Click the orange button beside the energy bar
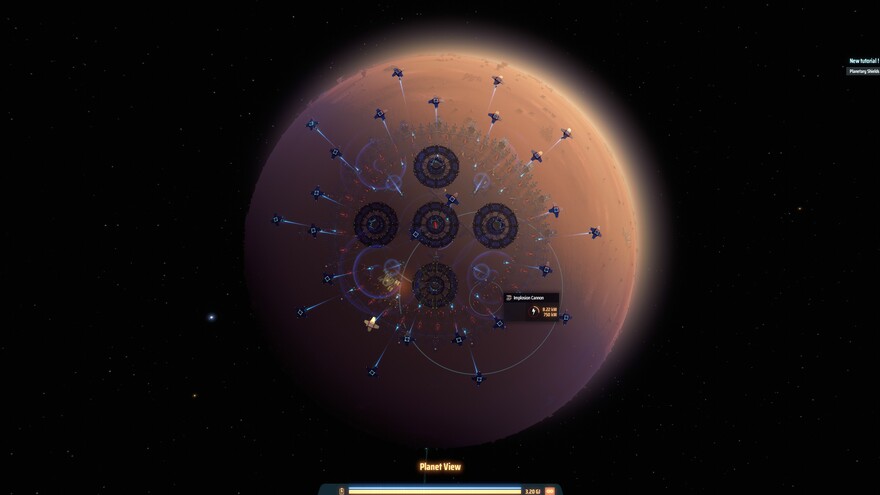 click(x=550, y=491)
